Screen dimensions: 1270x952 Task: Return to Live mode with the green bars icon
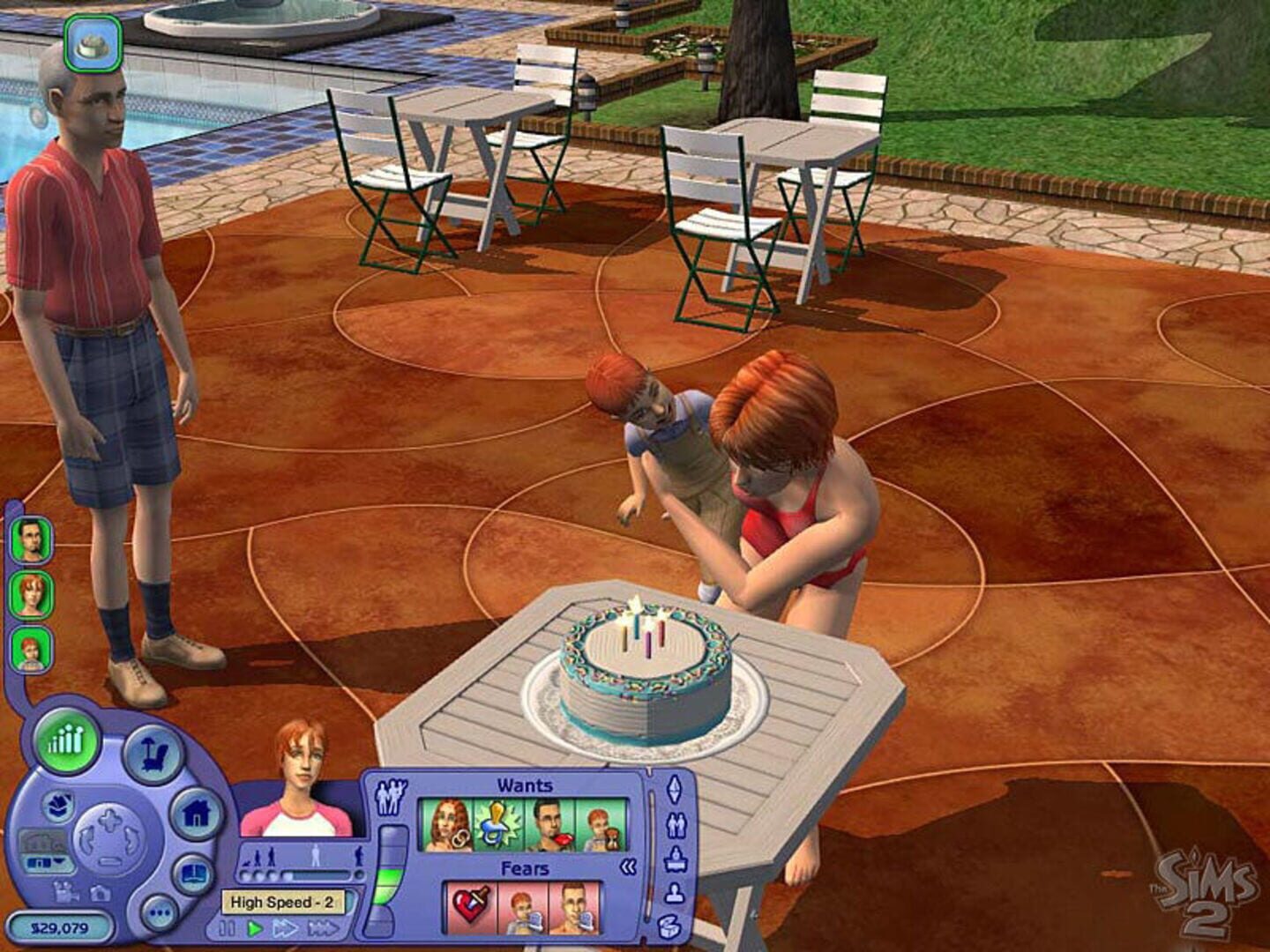tap(67, 744)
